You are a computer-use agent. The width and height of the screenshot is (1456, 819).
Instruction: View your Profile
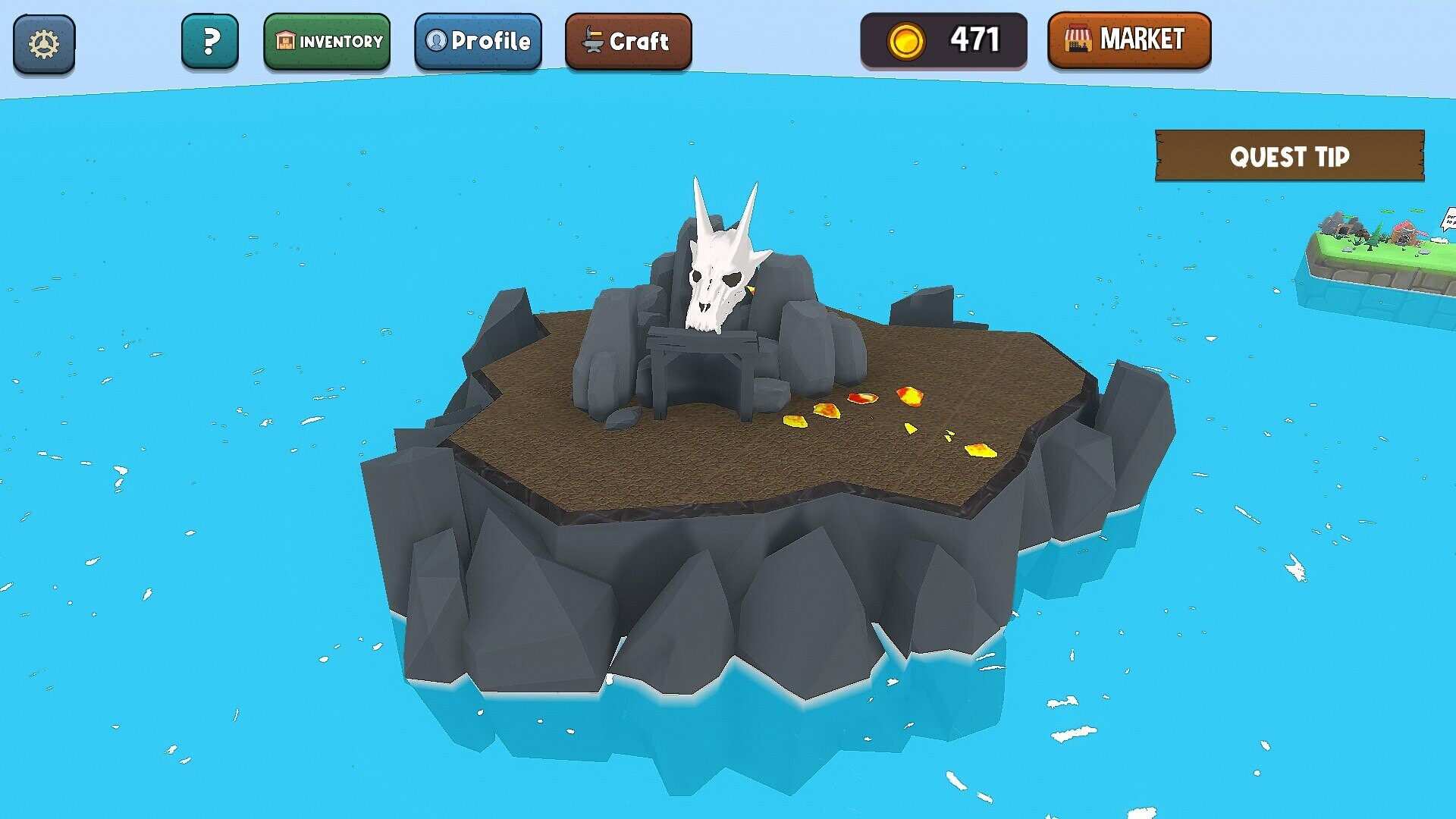tap(479, 42)
